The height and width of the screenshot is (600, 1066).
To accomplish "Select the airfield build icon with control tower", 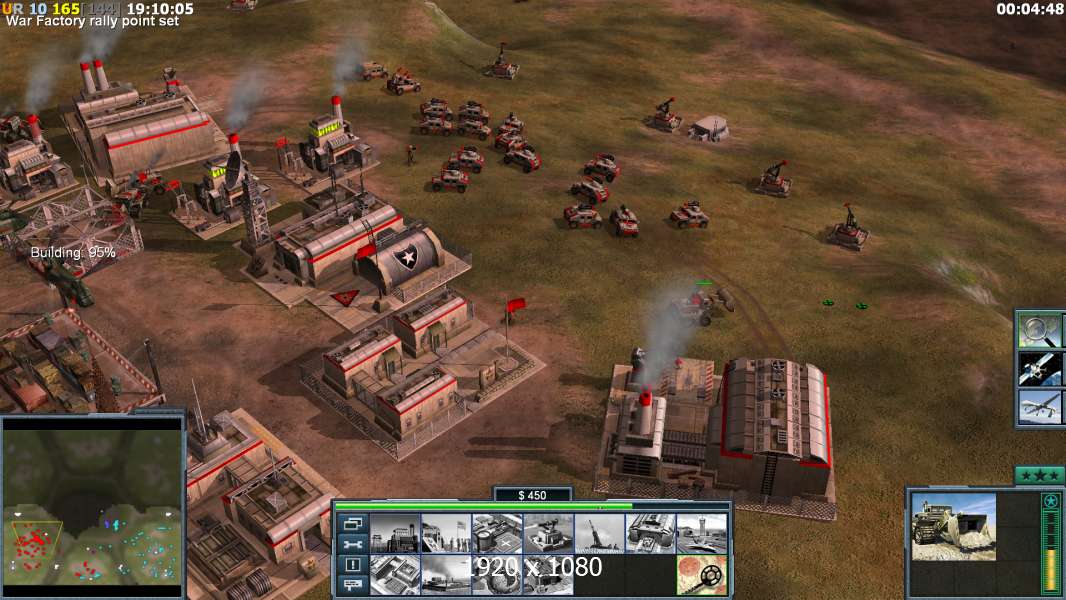I will tap(700, 534).
